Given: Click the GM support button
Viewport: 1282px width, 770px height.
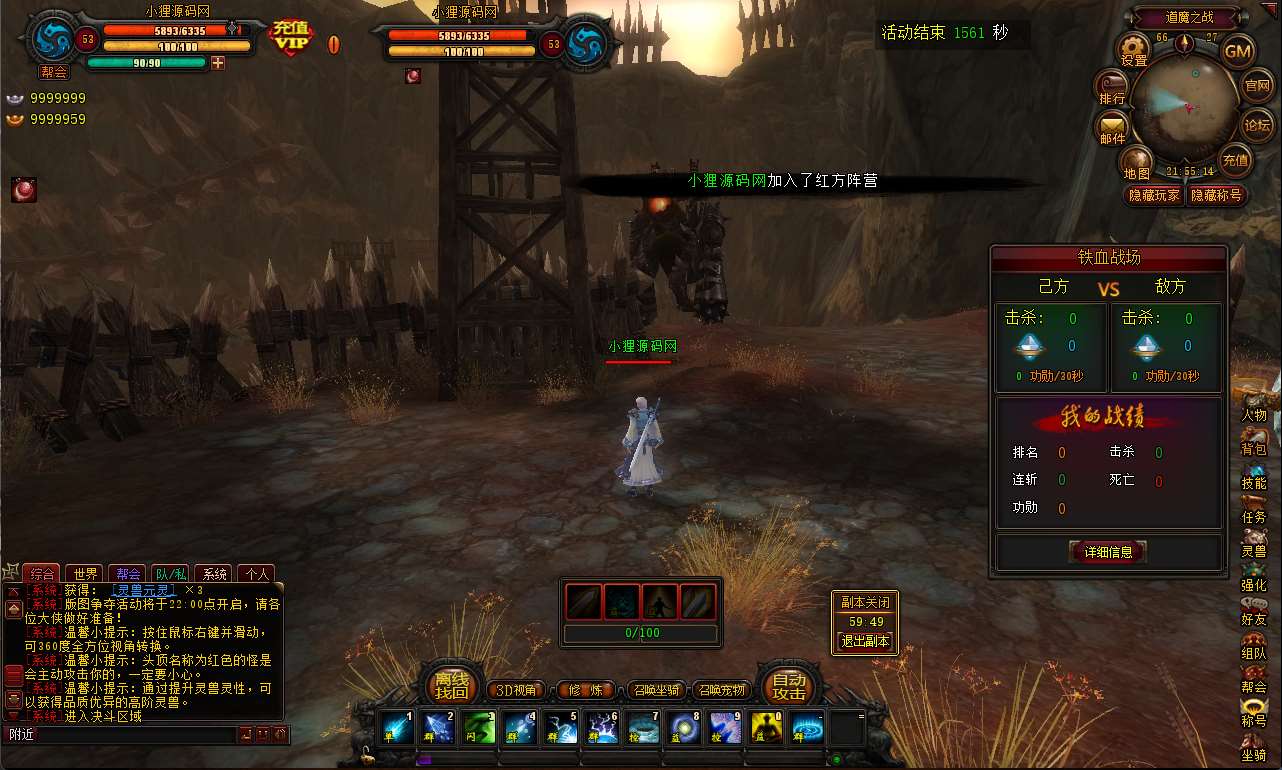Looking at the screenshot, I should click(1238, 51).
